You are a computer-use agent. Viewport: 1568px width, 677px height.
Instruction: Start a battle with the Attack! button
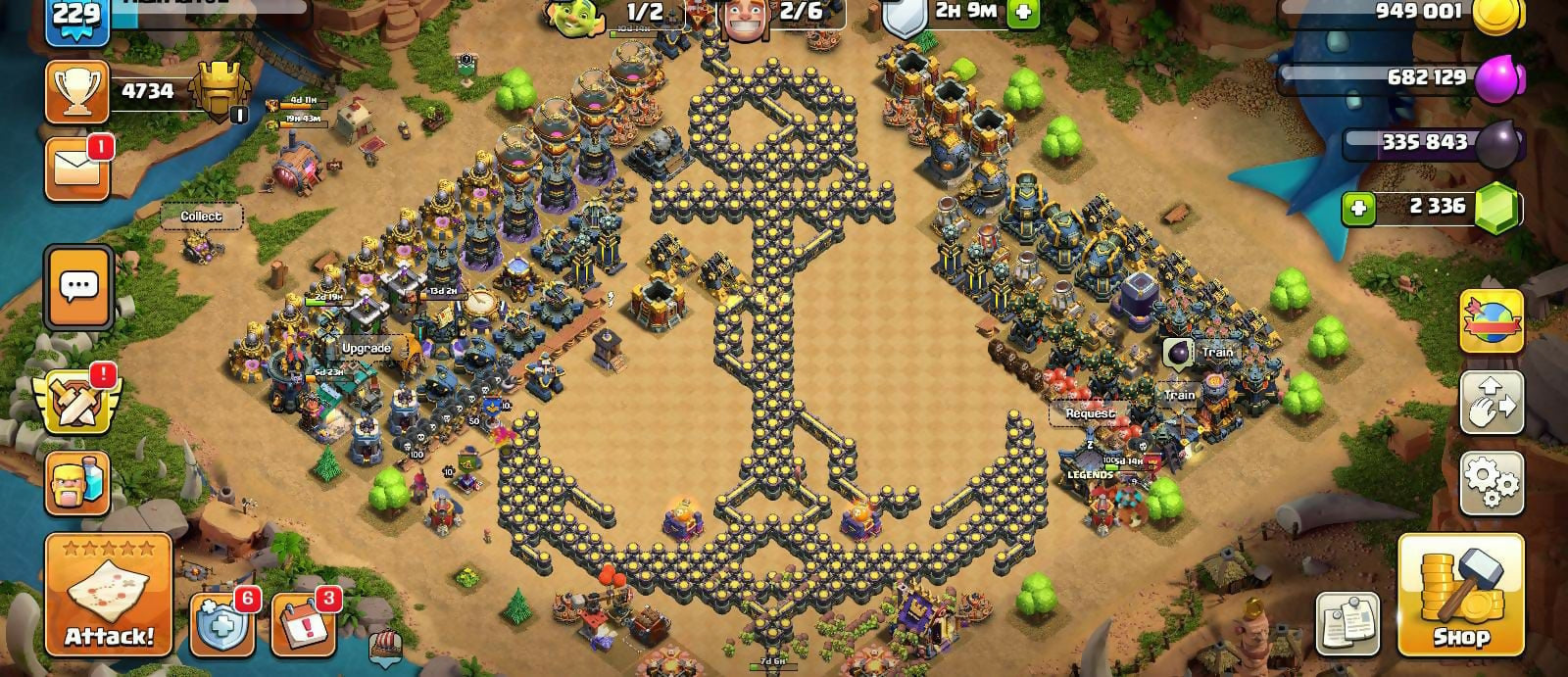[108, 594]
